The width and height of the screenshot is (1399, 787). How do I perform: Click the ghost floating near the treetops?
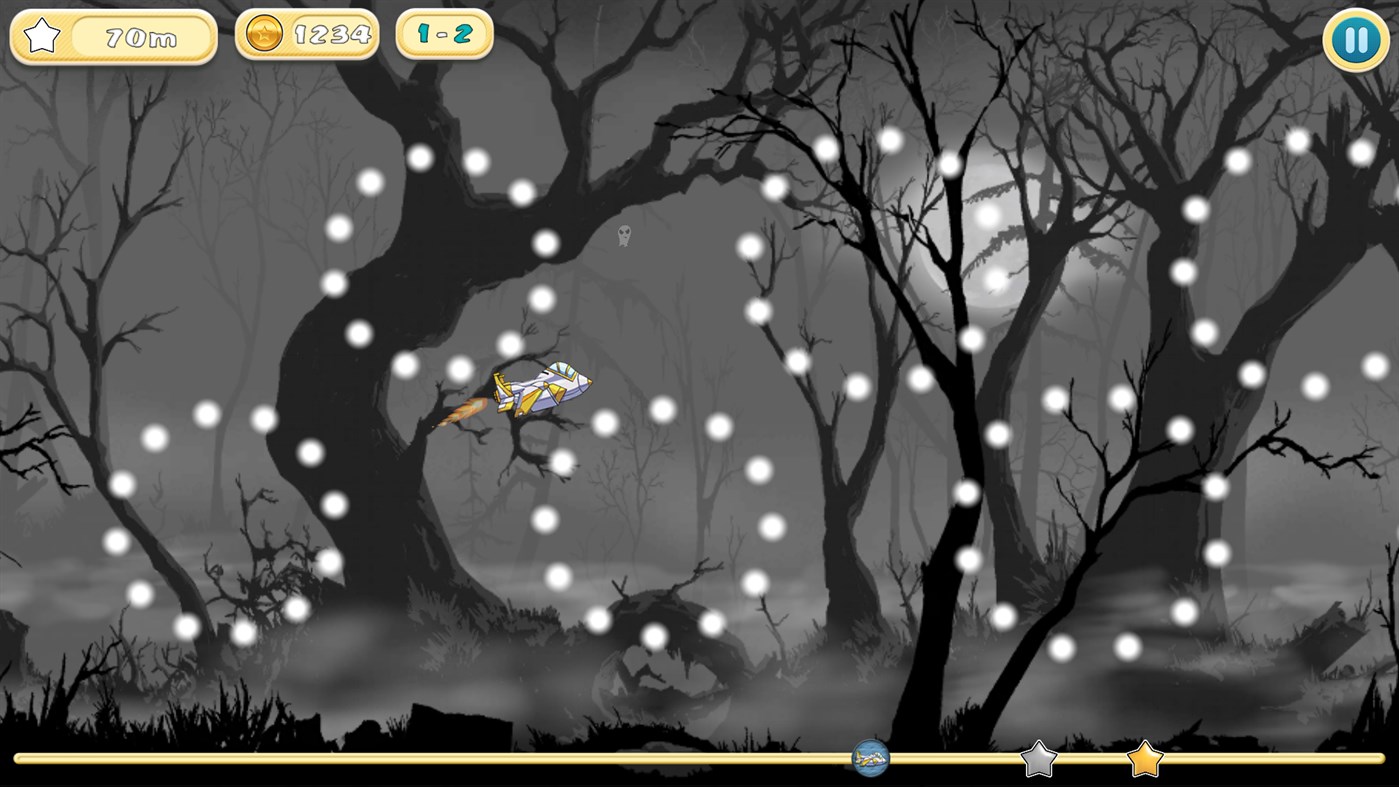(x=622, y=236)
